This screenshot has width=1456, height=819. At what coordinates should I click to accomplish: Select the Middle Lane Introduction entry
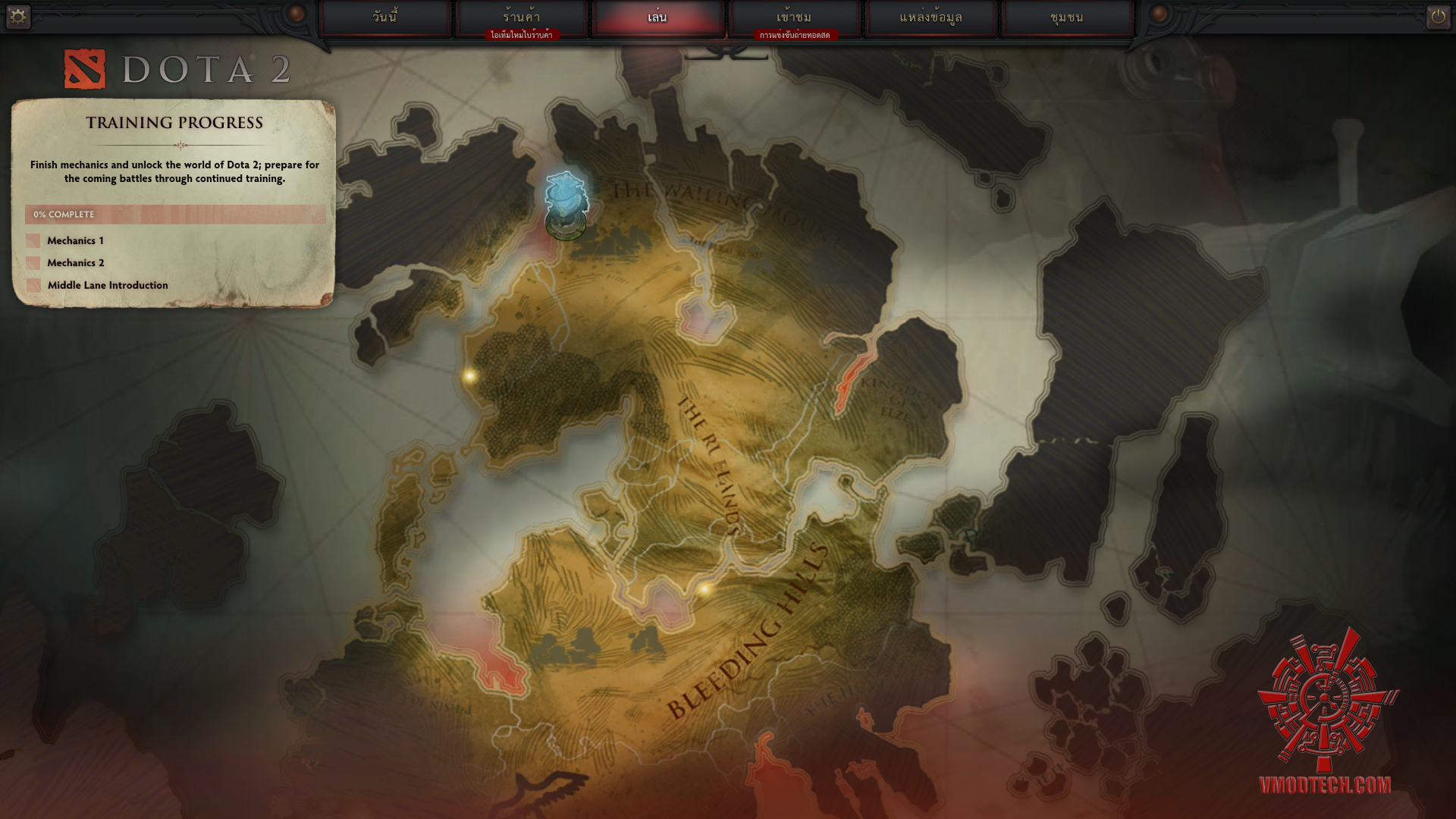(x=108, y=285)
